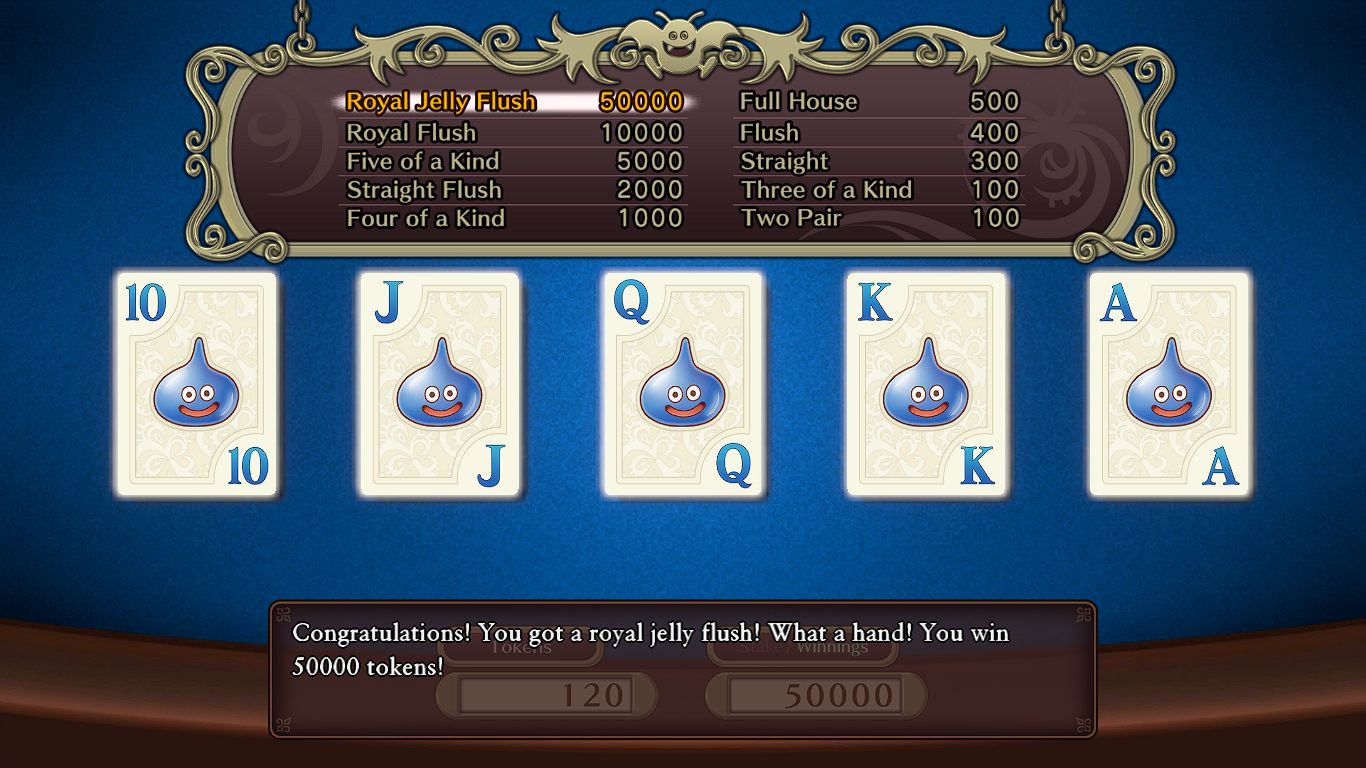Click the 50000 payout value for Royal Jelly Flush
Viewport: 1366px width, 768px height.
[641, 101]
